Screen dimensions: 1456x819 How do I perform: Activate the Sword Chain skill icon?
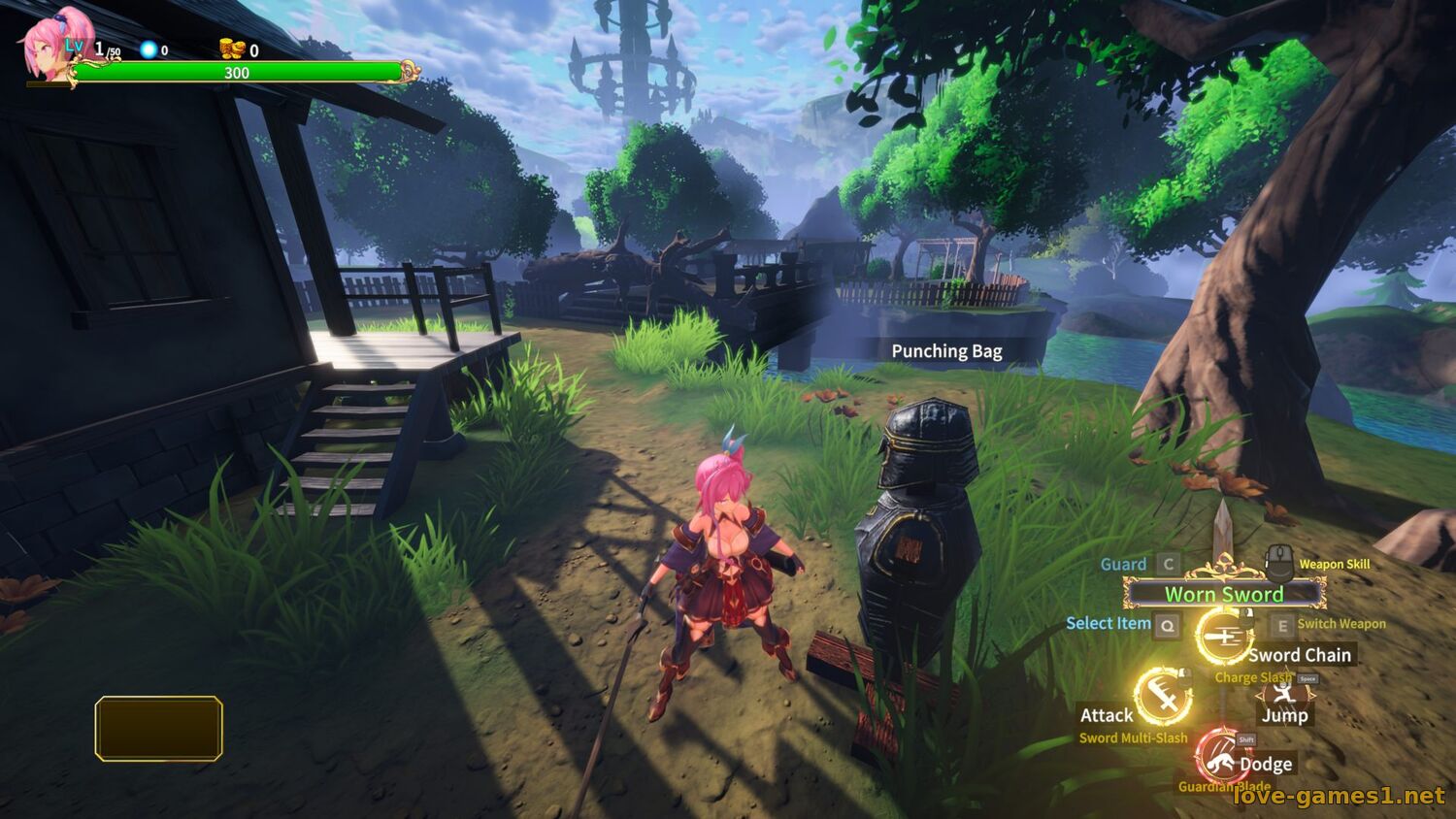point(1223,637)
